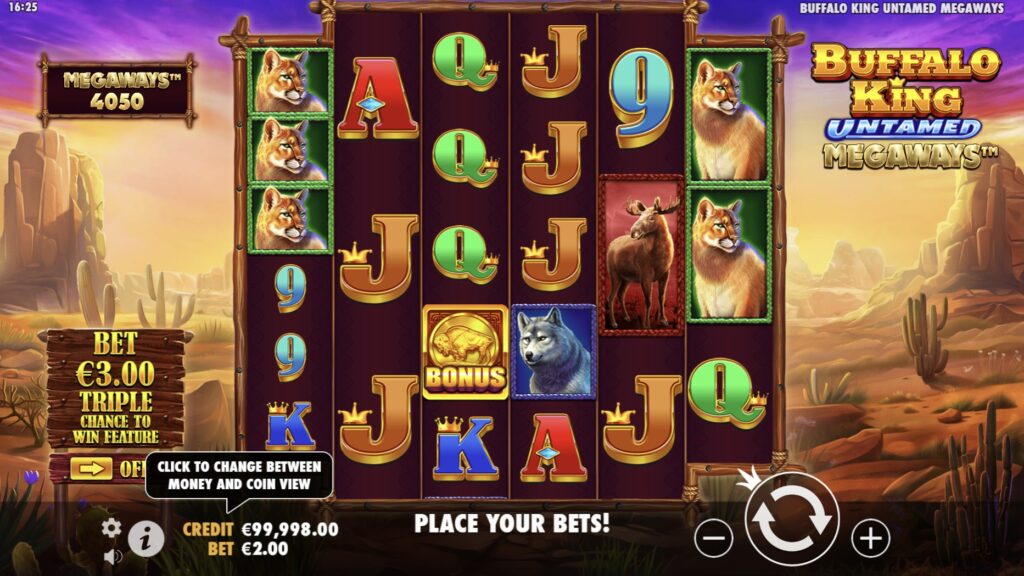Screen dimensions: 1024x576
Task: Open the game information with the i button
Action: tap(146, 539)
